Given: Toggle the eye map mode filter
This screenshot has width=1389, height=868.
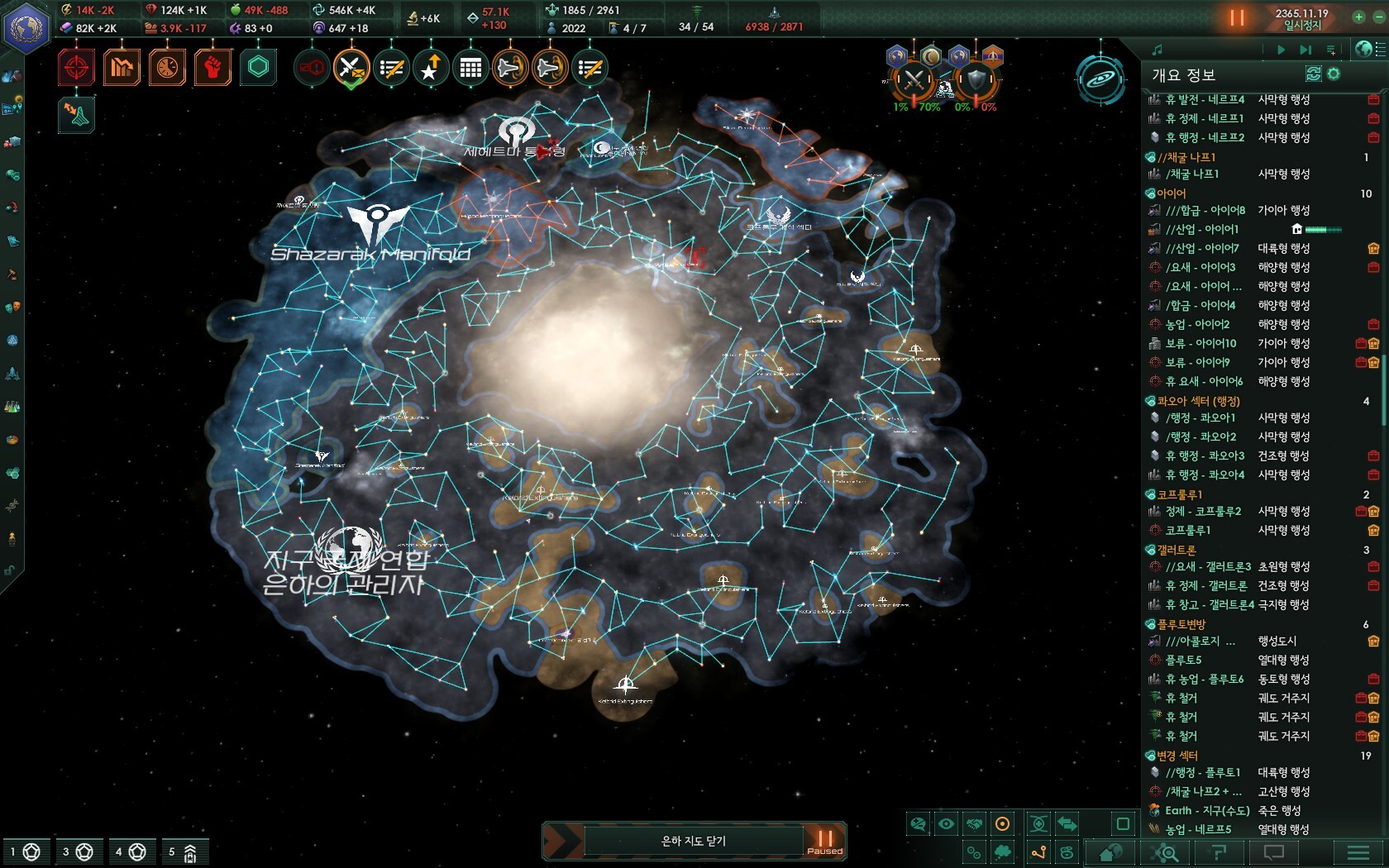Looking at the screenshot, I should pyautogui.click(x=946, y=823).
